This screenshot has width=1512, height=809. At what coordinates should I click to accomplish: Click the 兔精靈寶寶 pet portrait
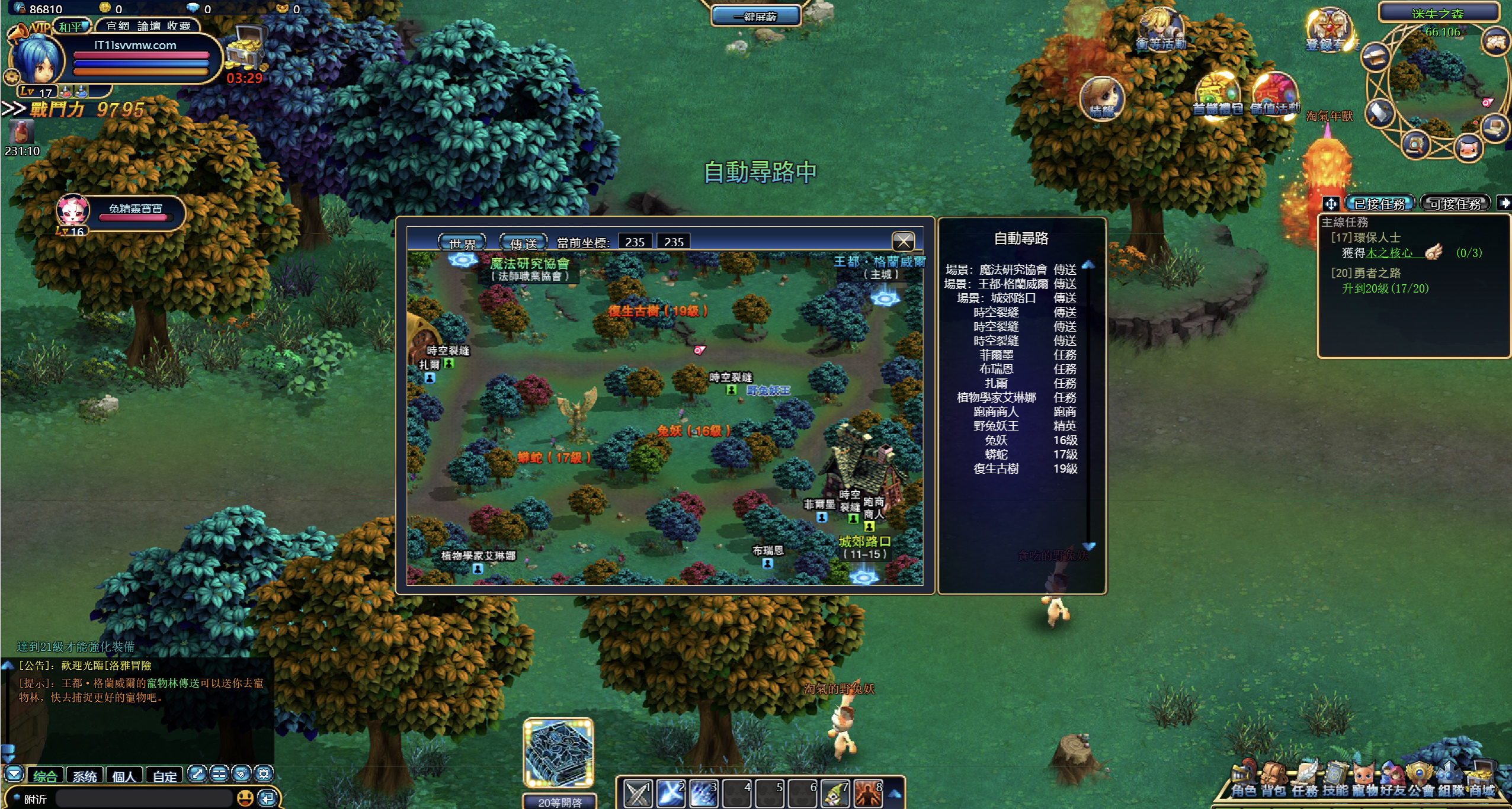[73, 211]
